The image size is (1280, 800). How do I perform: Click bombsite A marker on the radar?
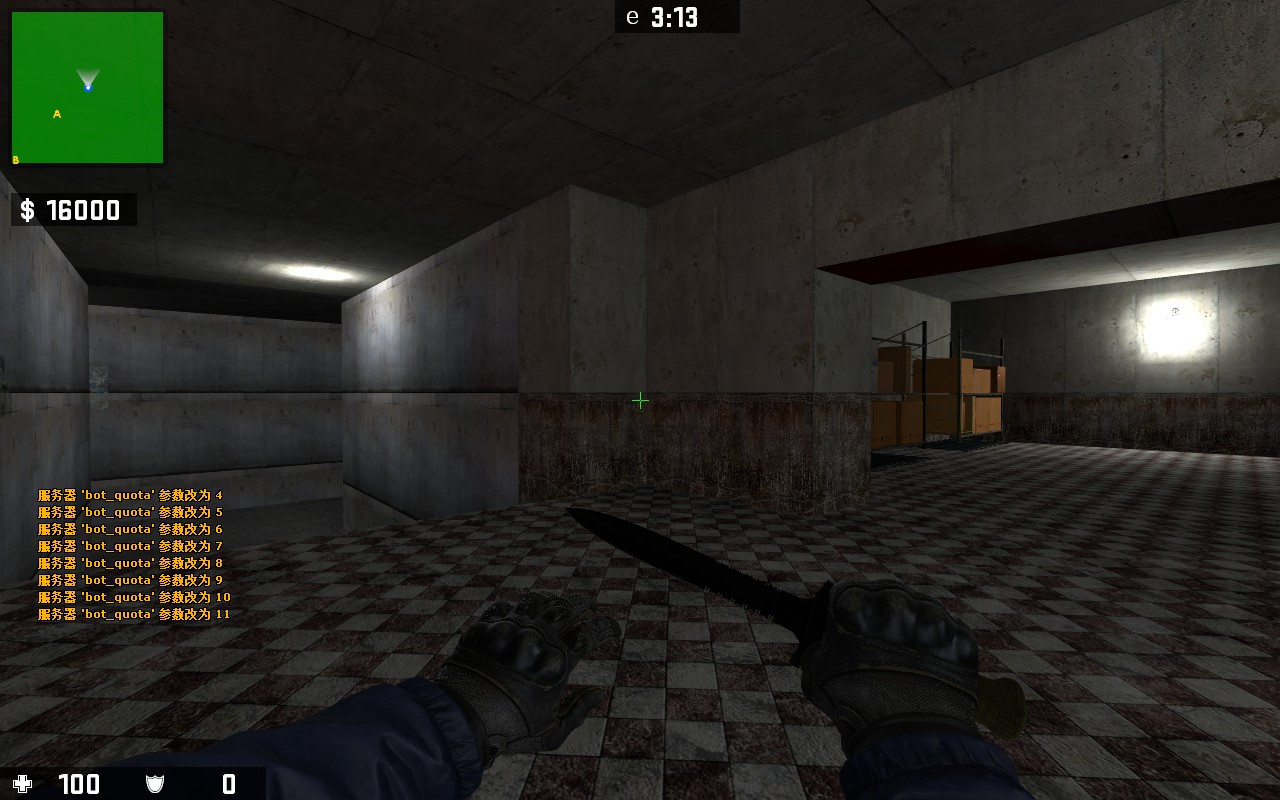pos(56,113)
